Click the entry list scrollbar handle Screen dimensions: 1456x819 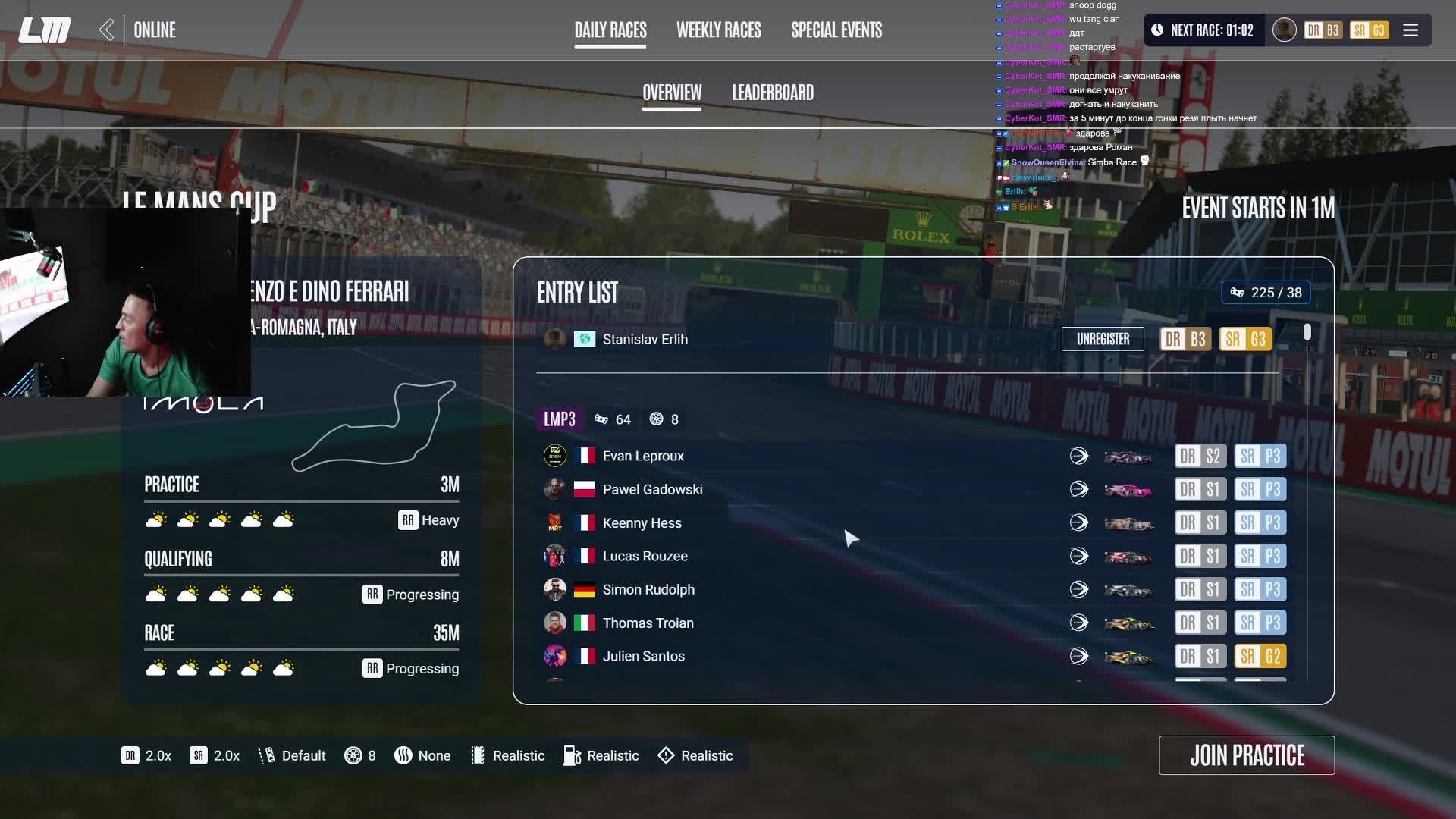[1307, 332]
